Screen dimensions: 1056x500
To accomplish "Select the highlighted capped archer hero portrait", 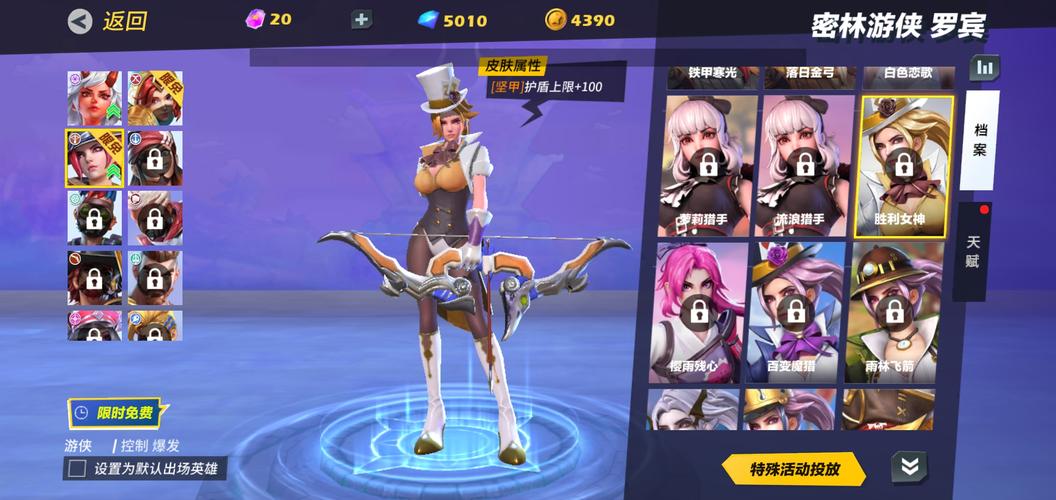I will [94, 158].
